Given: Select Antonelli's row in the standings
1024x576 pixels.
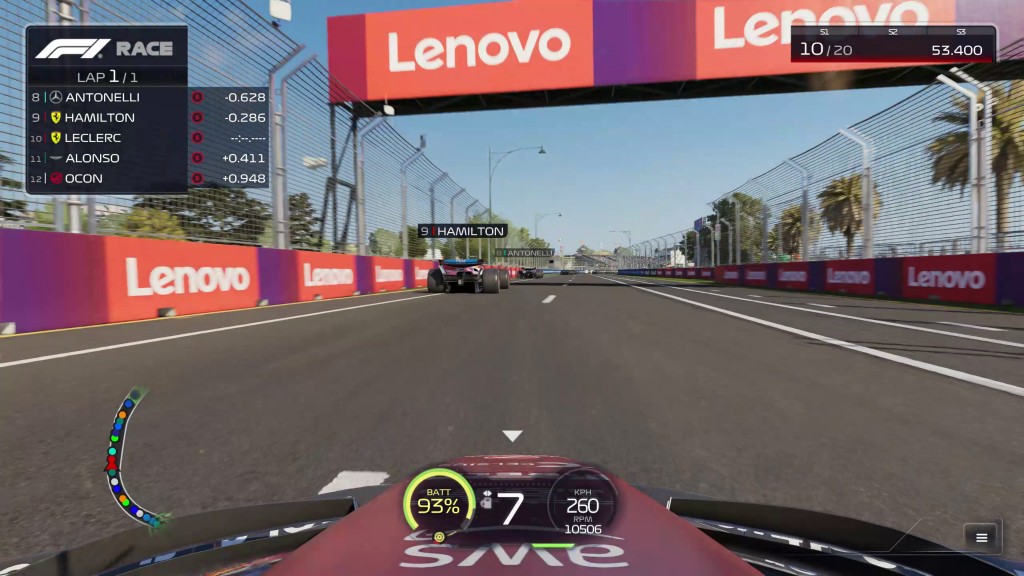Looking at the screenshot, I should pos(148,97).
